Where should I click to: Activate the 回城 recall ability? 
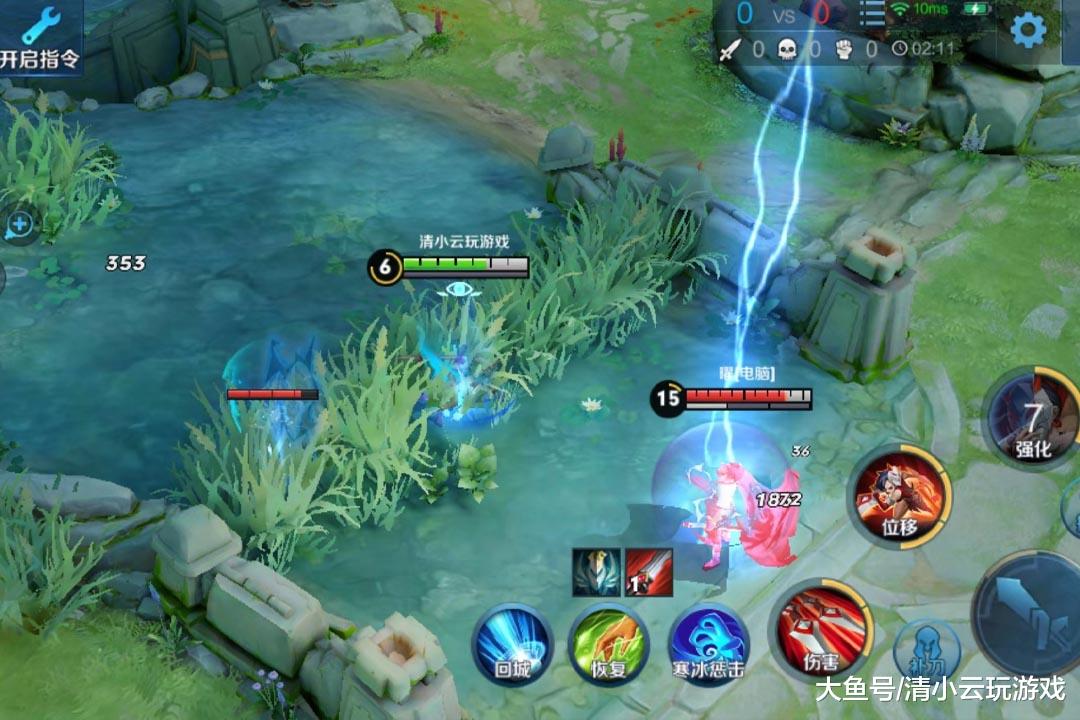tap(512, 643)
